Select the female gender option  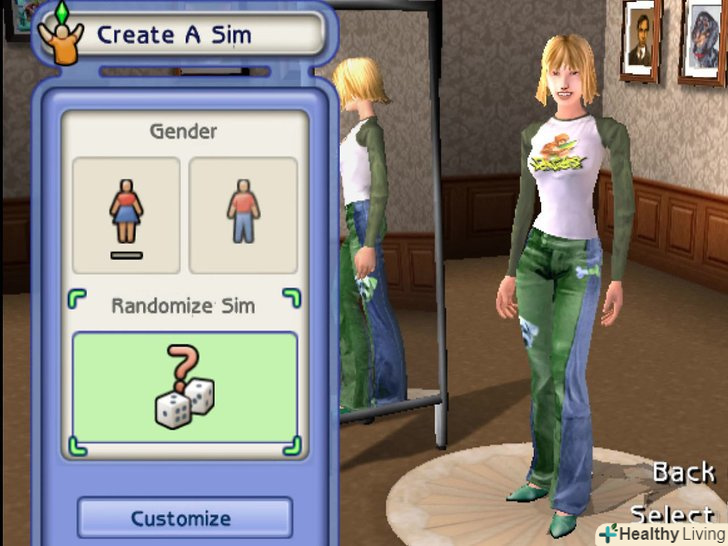pos(126,214)
